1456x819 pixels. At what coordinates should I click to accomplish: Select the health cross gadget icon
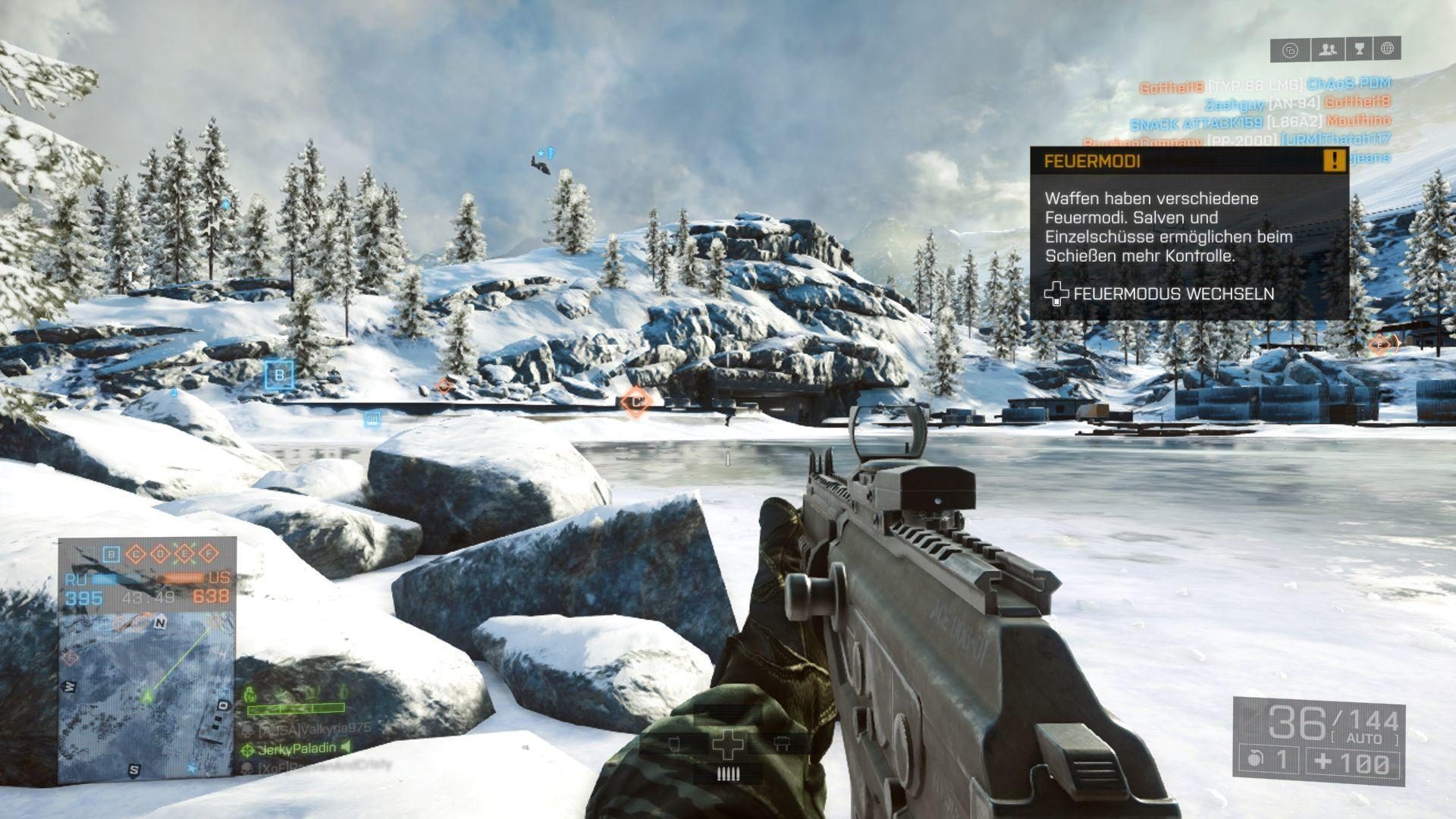[x=728, y=745]
